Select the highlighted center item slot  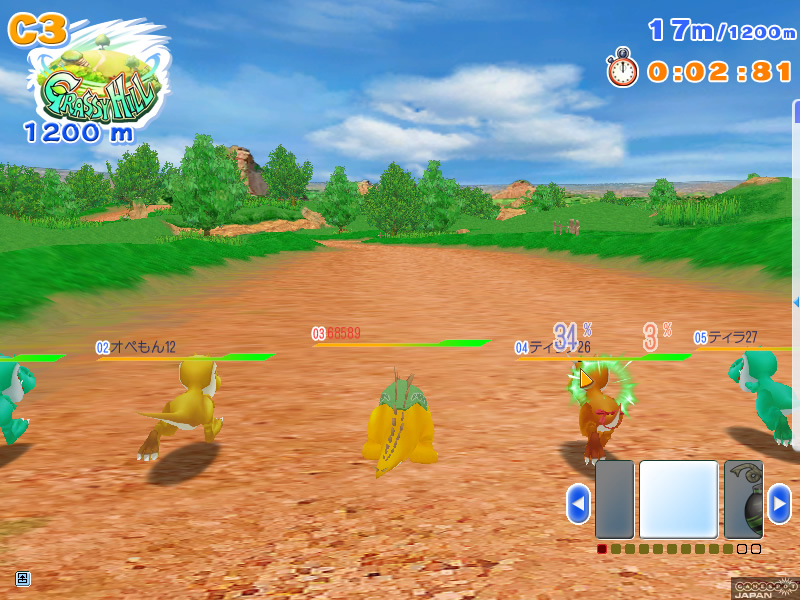pos(679,500)
